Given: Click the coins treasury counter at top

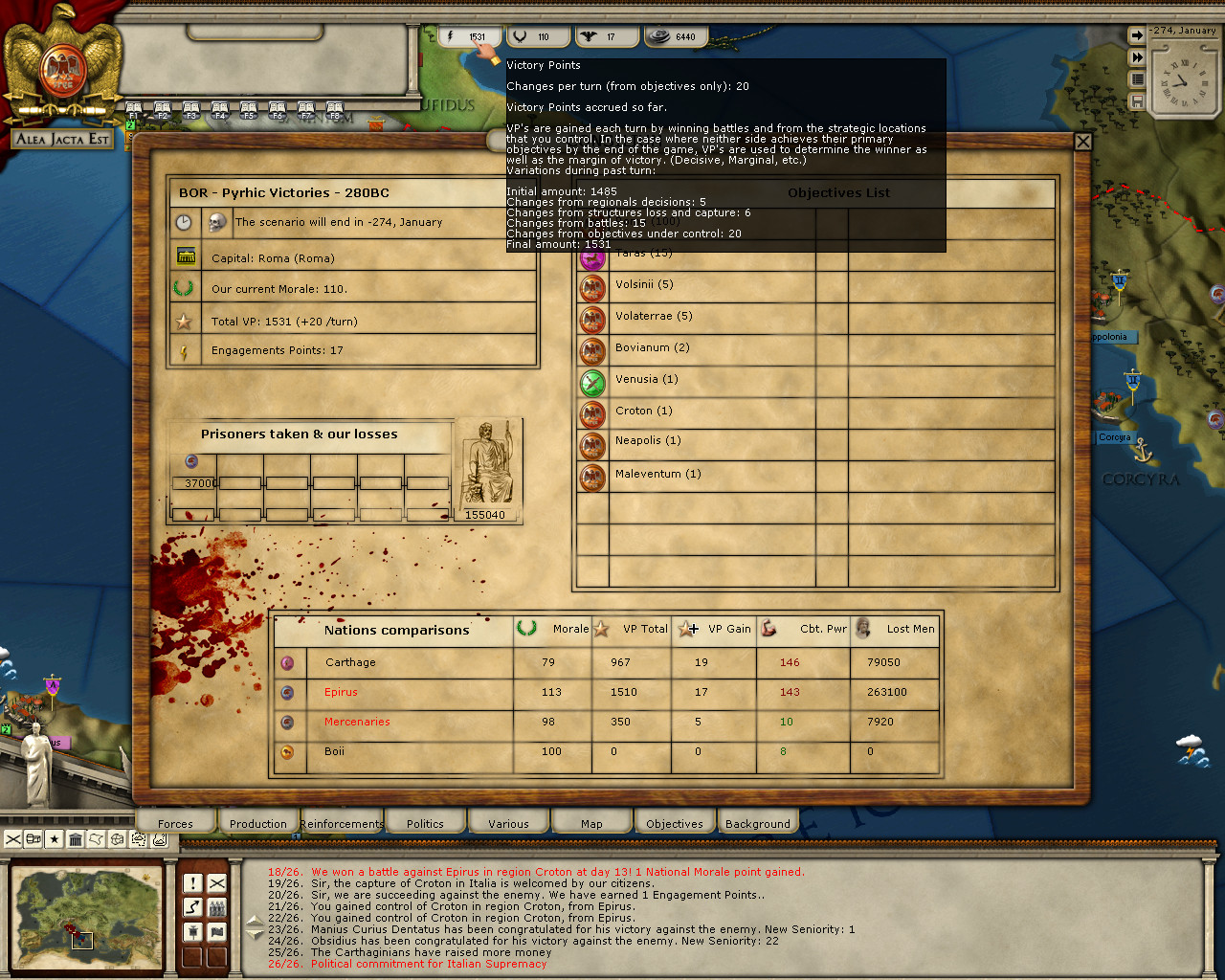Looking at the screenshot, I should 675,35.
